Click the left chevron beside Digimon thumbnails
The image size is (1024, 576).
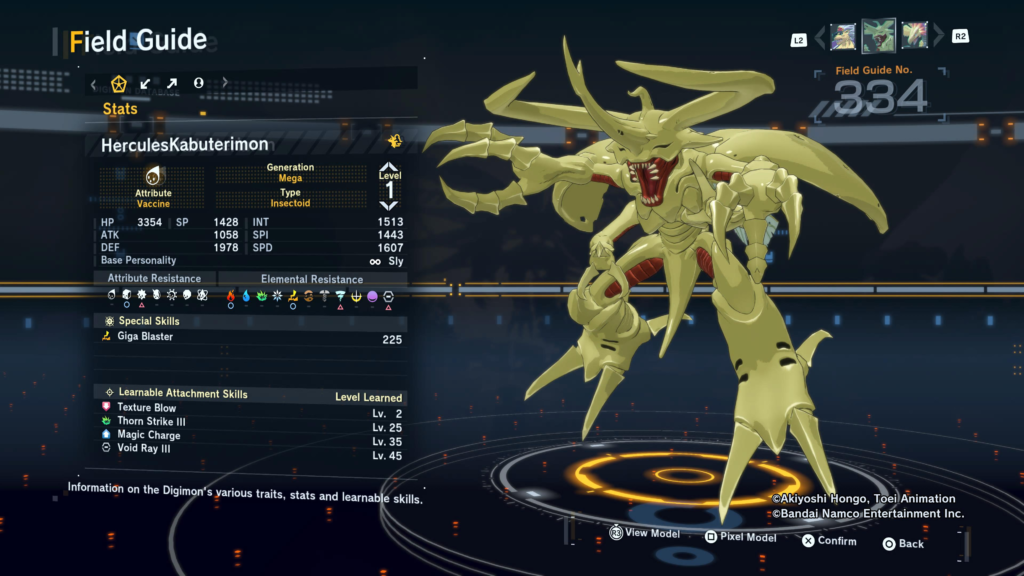pos(821,38)
